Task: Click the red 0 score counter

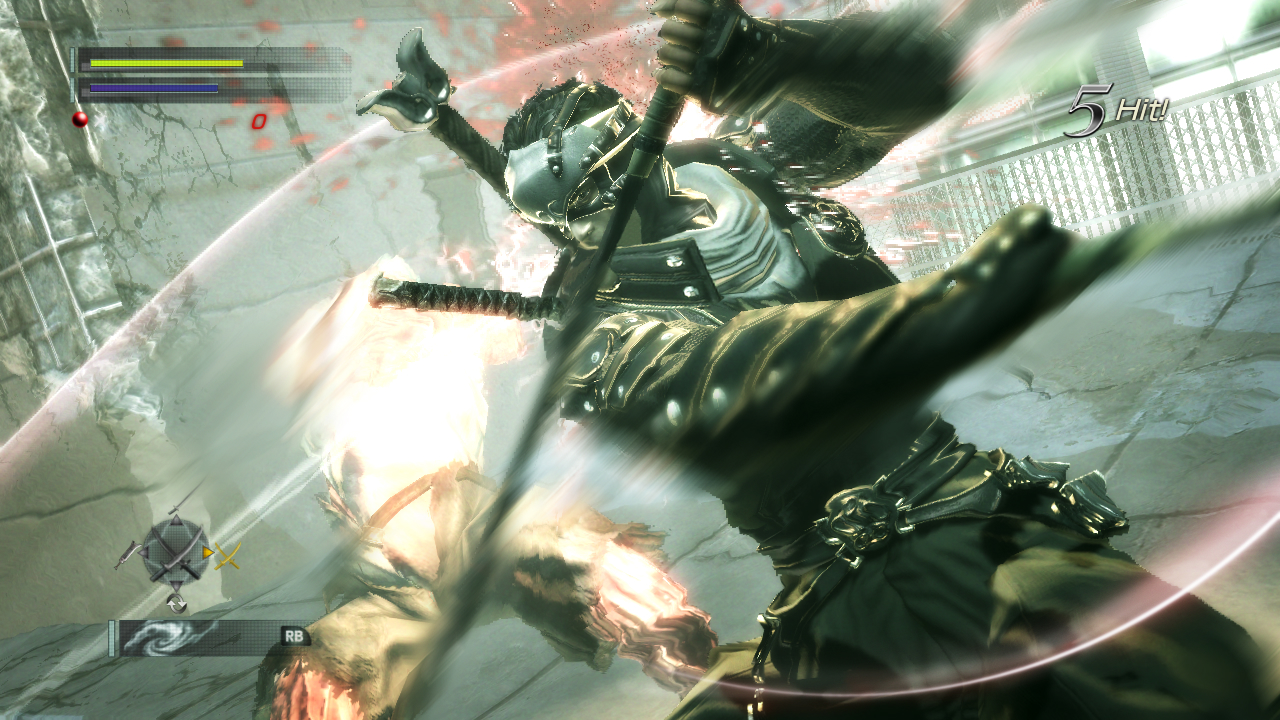Action: (x=259, y=120)
